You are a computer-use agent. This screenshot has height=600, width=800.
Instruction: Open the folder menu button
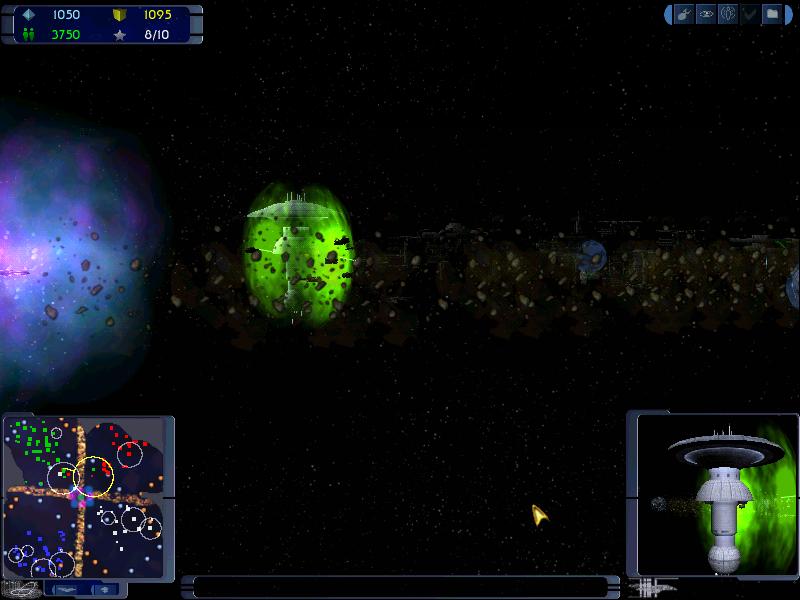772,15
